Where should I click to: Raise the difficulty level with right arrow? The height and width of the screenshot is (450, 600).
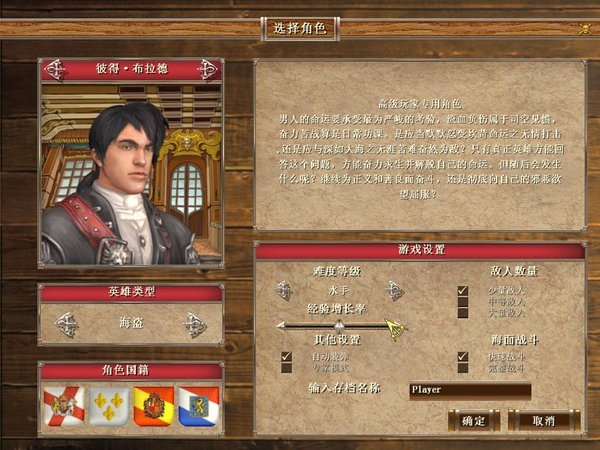pos(395,290)
